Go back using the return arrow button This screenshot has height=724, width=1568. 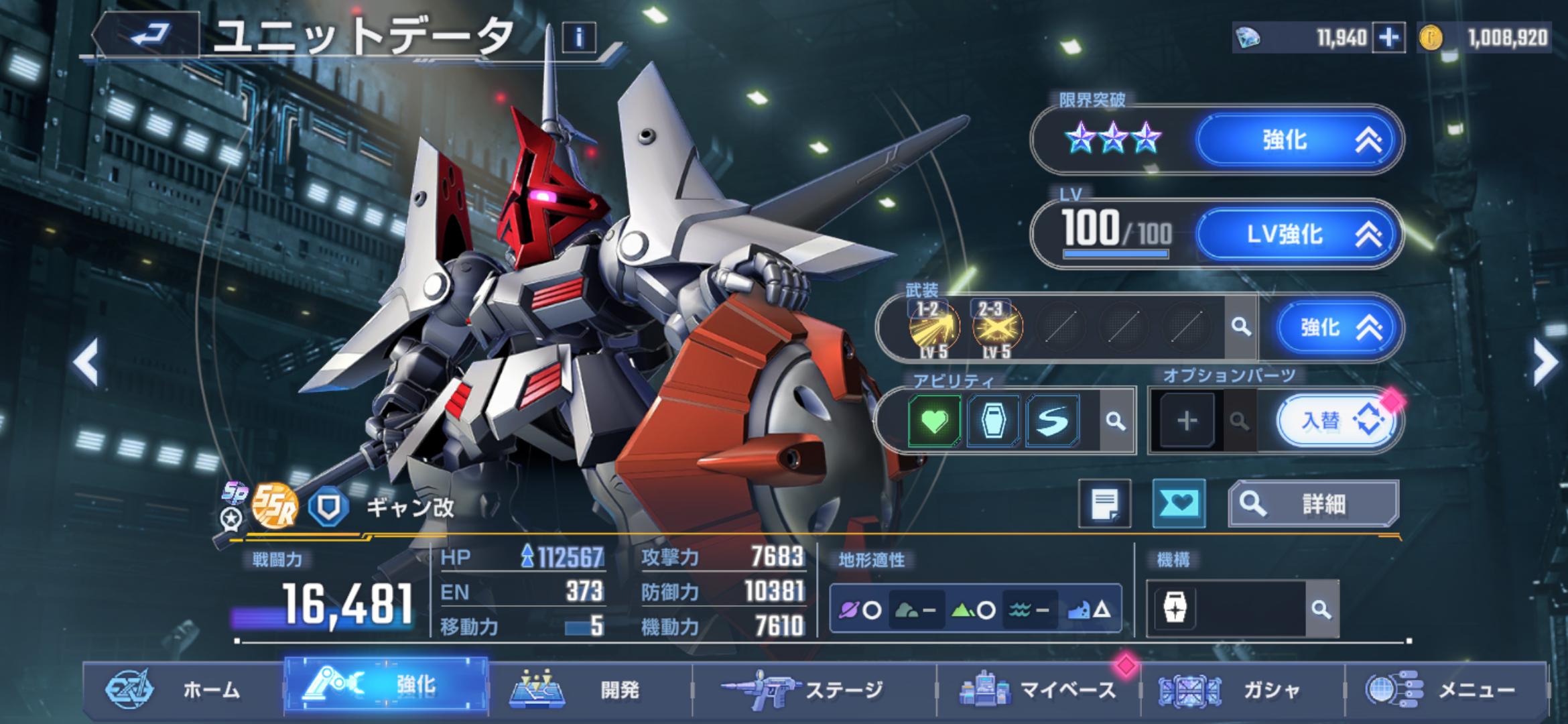pos(149,35)
